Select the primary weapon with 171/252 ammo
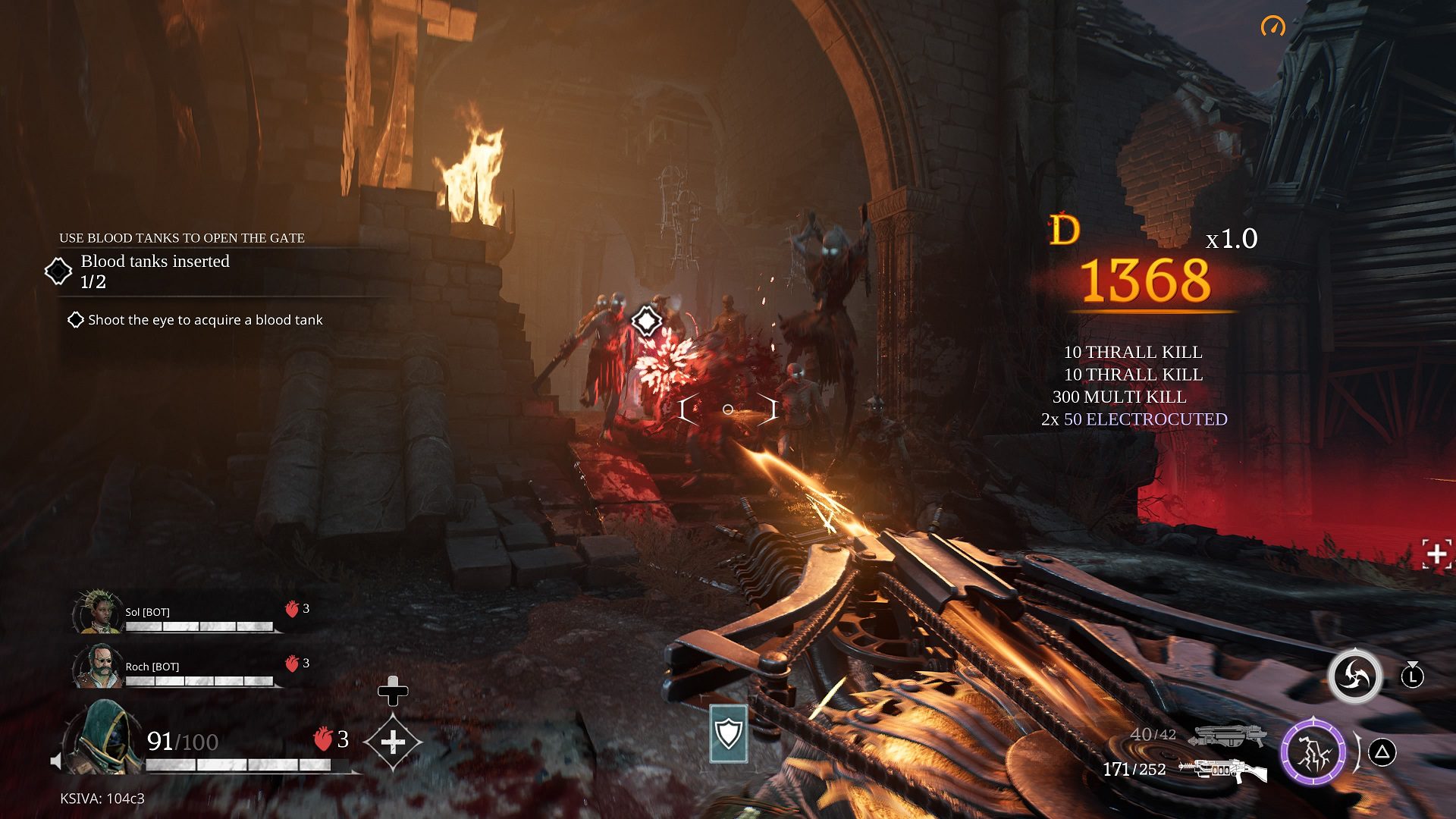The image size is (1456, 819). (x=1222, y=770)
